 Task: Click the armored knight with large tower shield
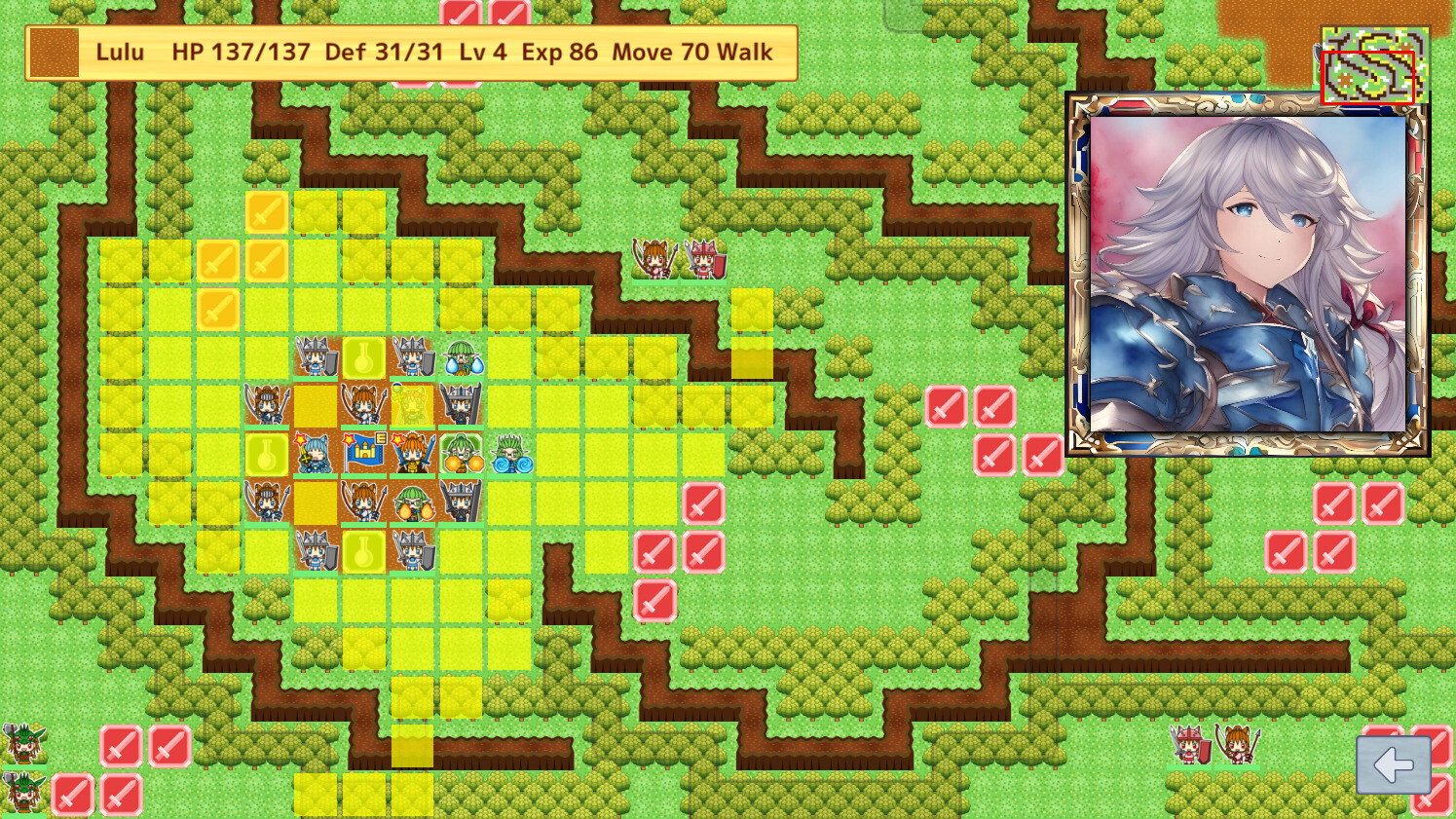(x=459, y=403)
